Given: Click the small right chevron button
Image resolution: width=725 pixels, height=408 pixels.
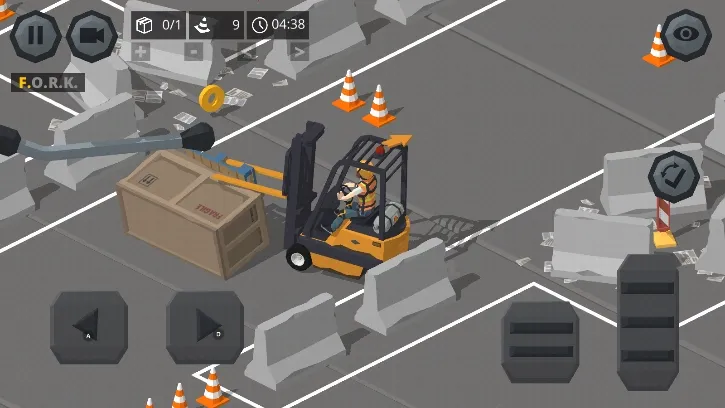Looking at the screenshot, I should pyautogui.click(x=299, y=51).
